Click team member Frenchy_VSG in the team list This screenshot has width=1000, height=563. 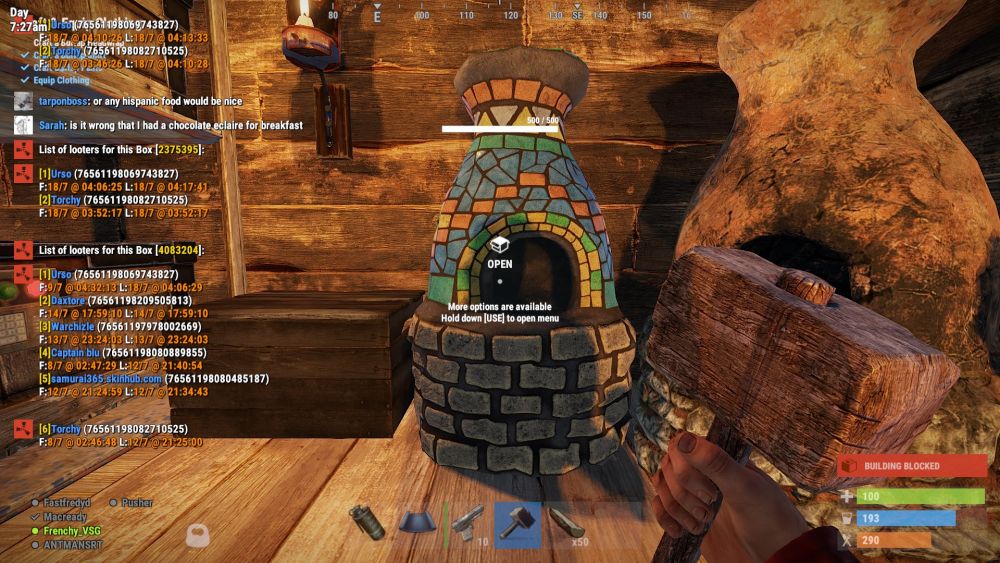71,531
